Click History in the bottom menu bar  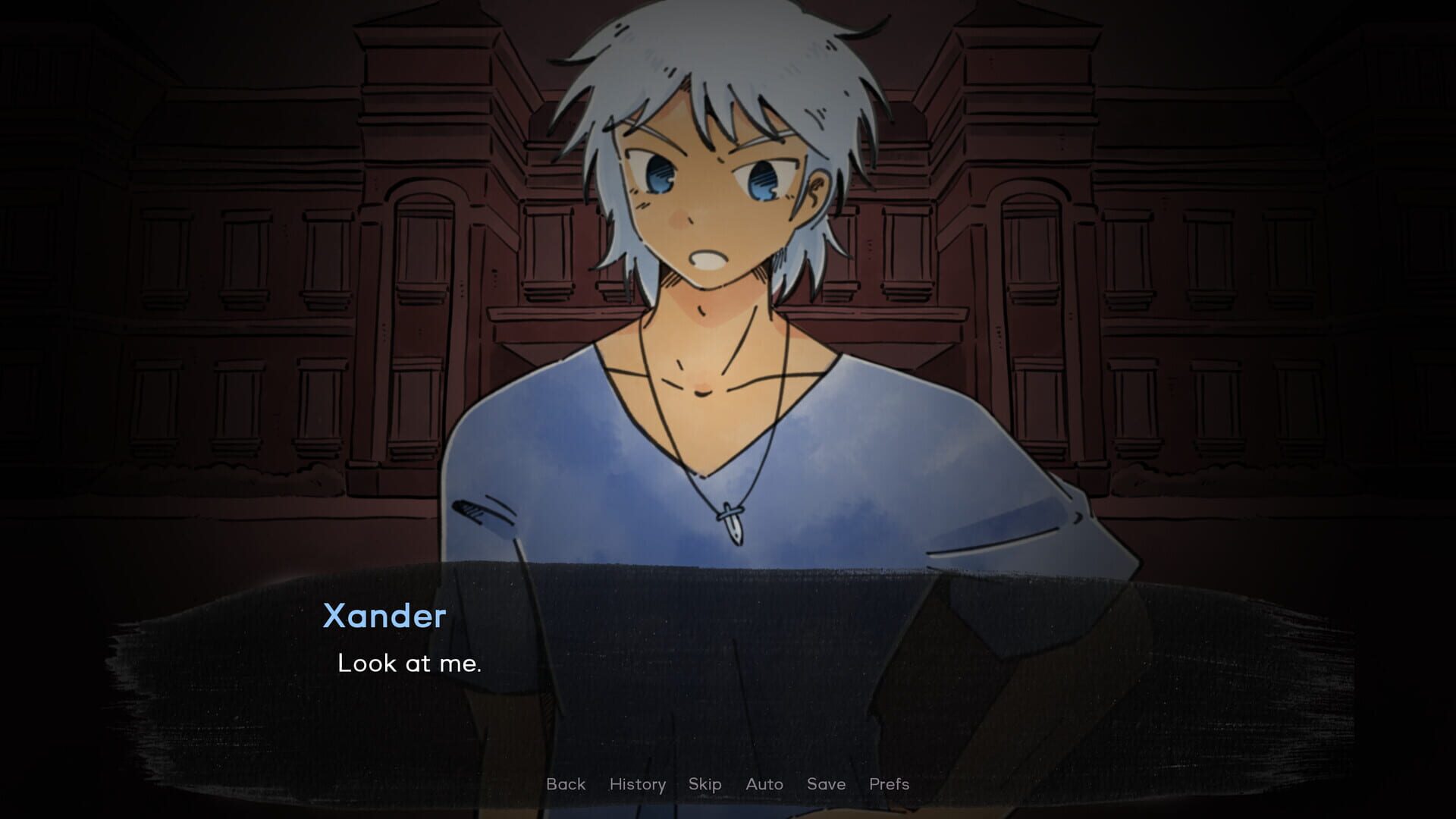click(x=637, y=784)
